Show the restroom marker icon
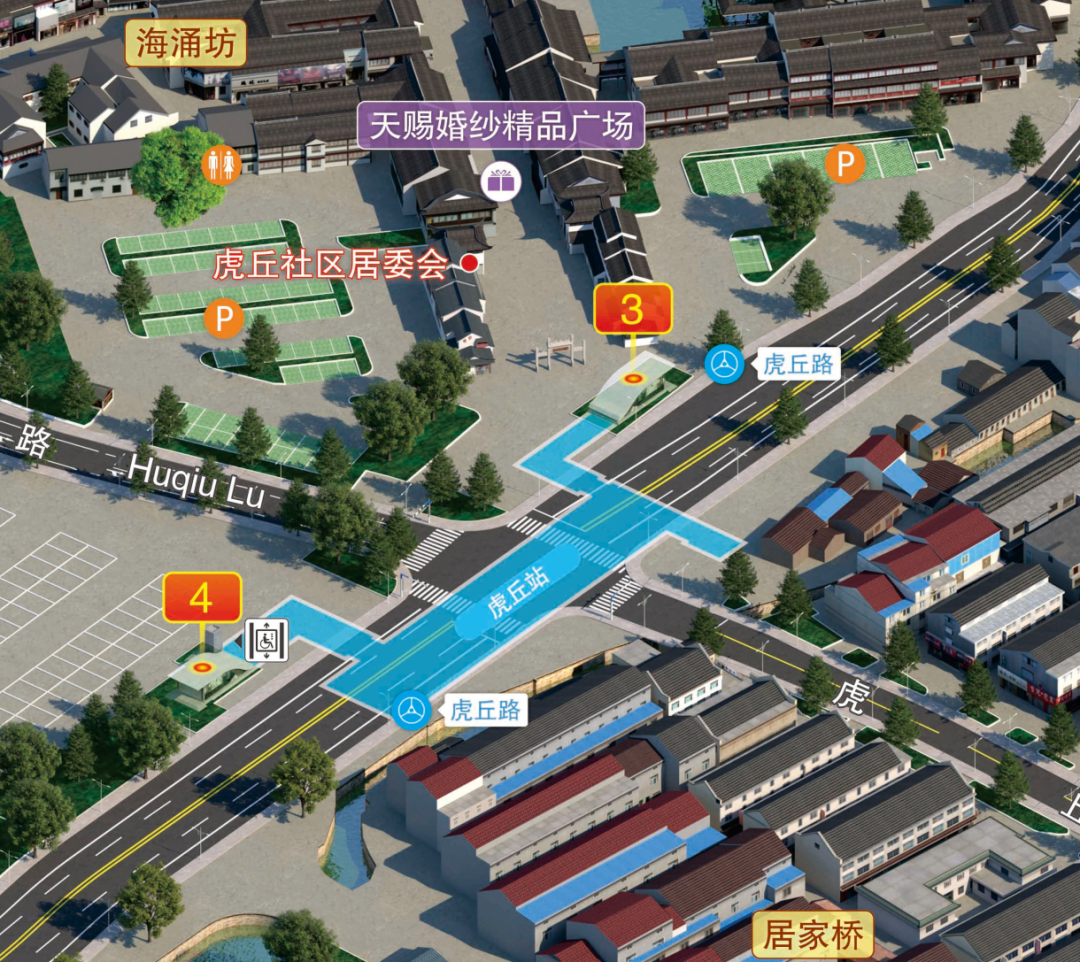 coord(221,165)
